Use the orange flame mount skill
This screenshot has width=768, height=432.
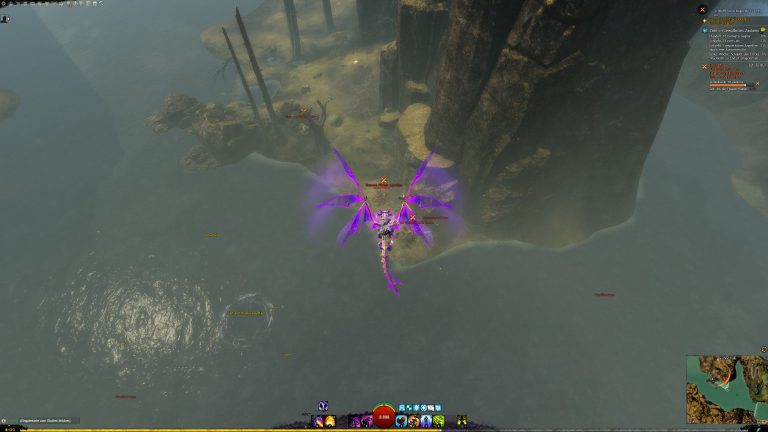click(x=330, y=421)
